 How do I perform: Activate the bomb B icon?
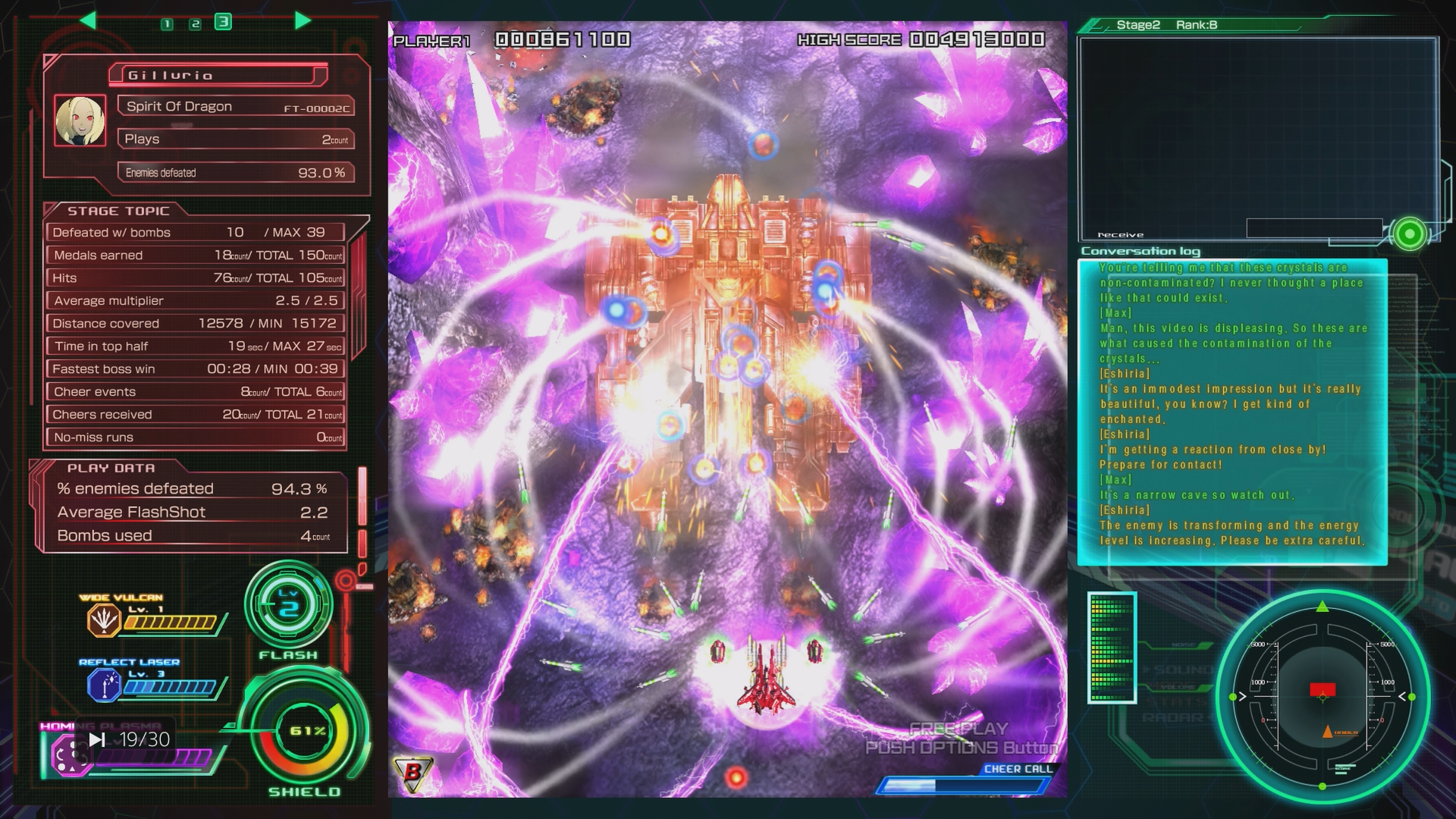(x=413, y=773)
